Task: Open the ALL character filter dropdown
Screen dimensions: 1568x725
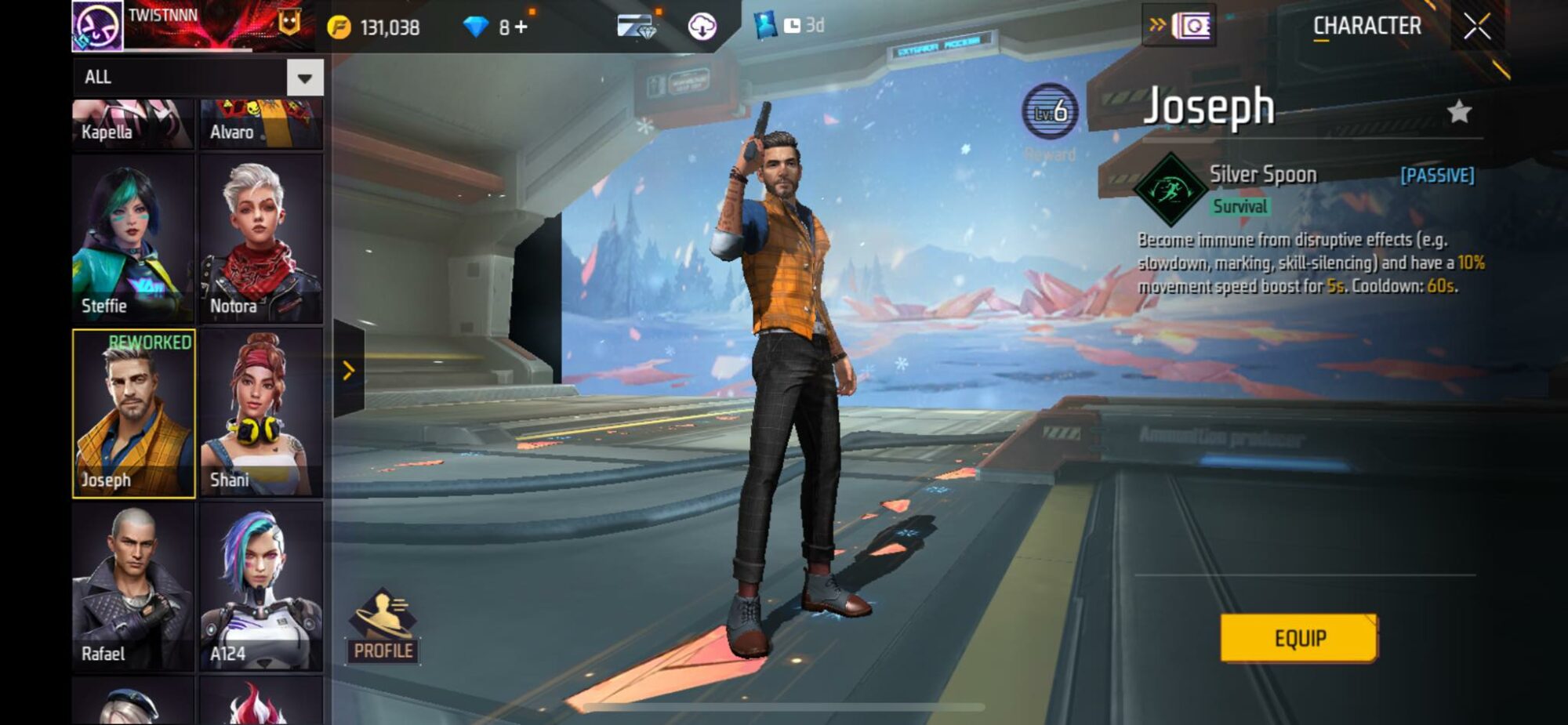Action: (196, 76)
